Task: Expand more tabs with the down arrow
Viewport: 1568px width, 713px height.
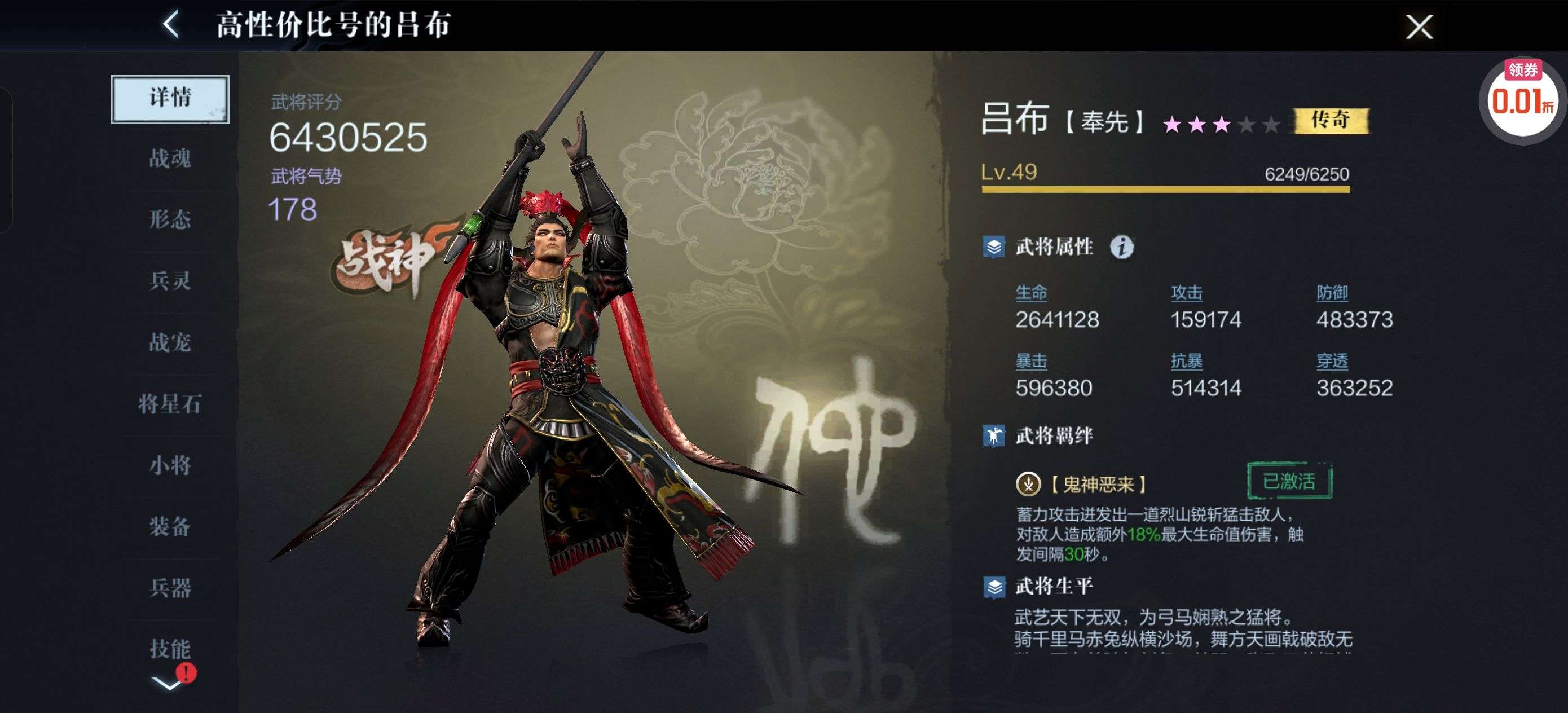Action: pos(167,684)
